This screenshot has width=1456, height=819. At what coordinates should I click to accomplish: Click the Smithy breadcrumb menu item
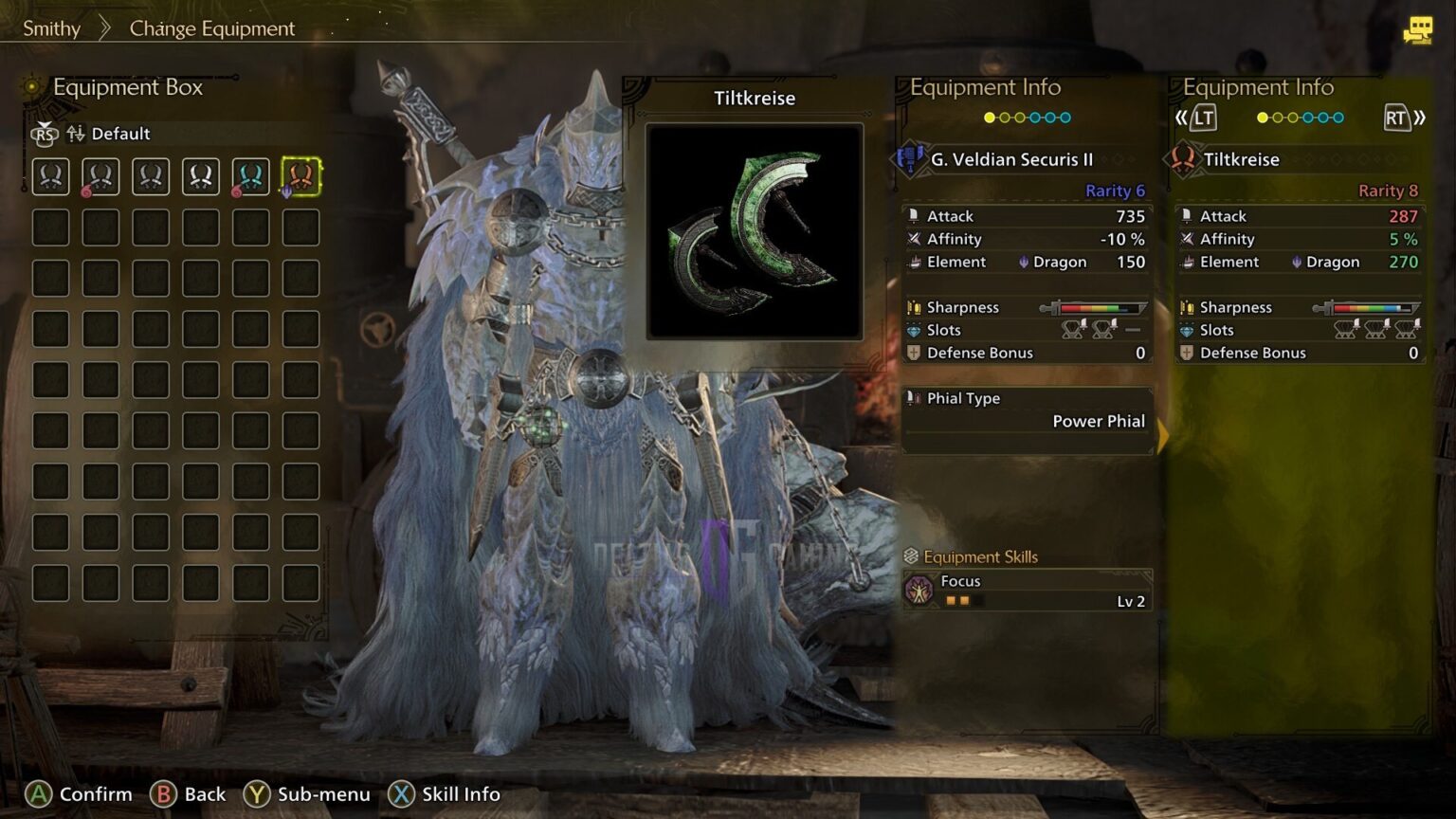click(52, 28)
